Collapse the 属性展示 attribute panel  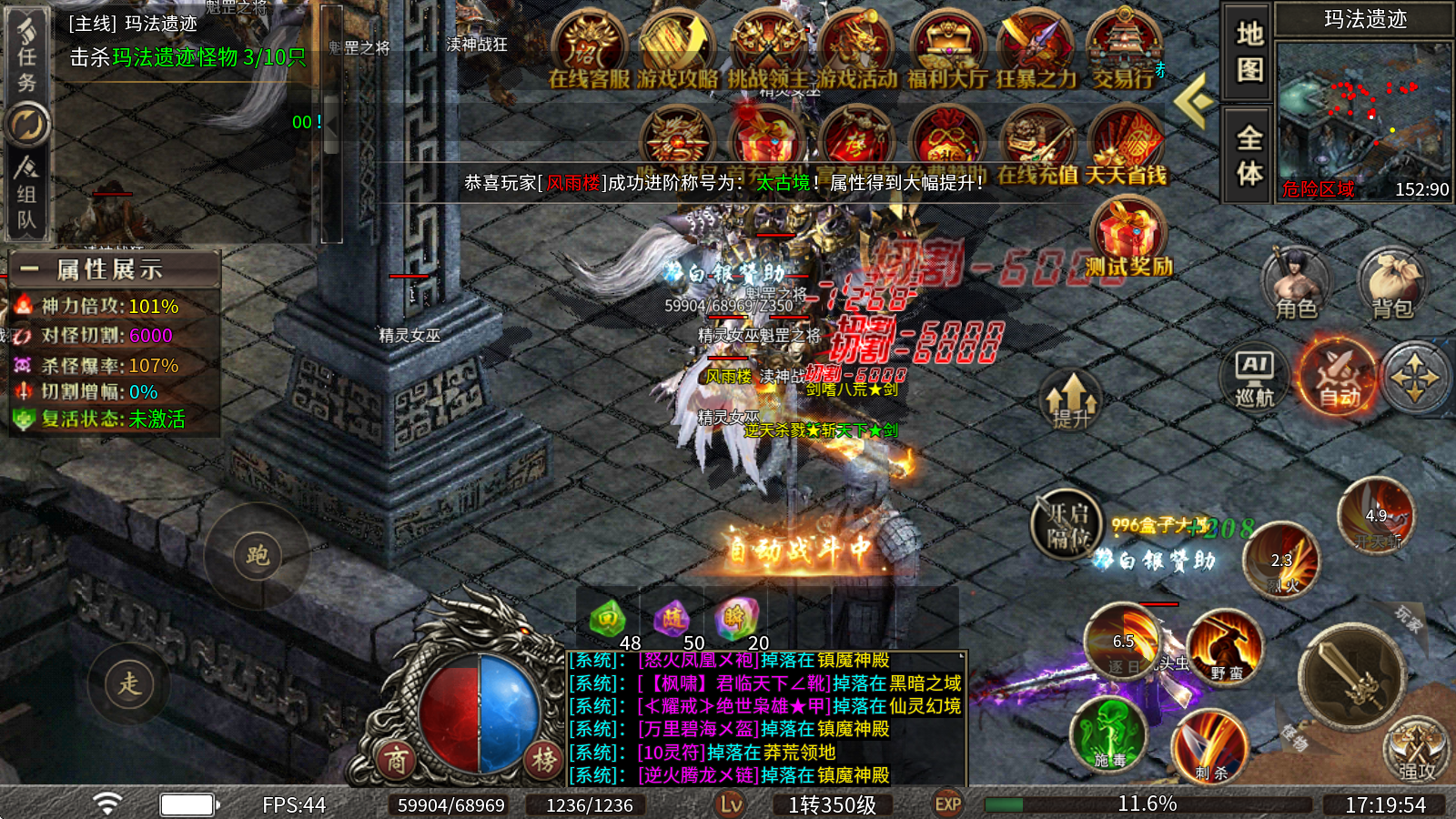(29, 268)
